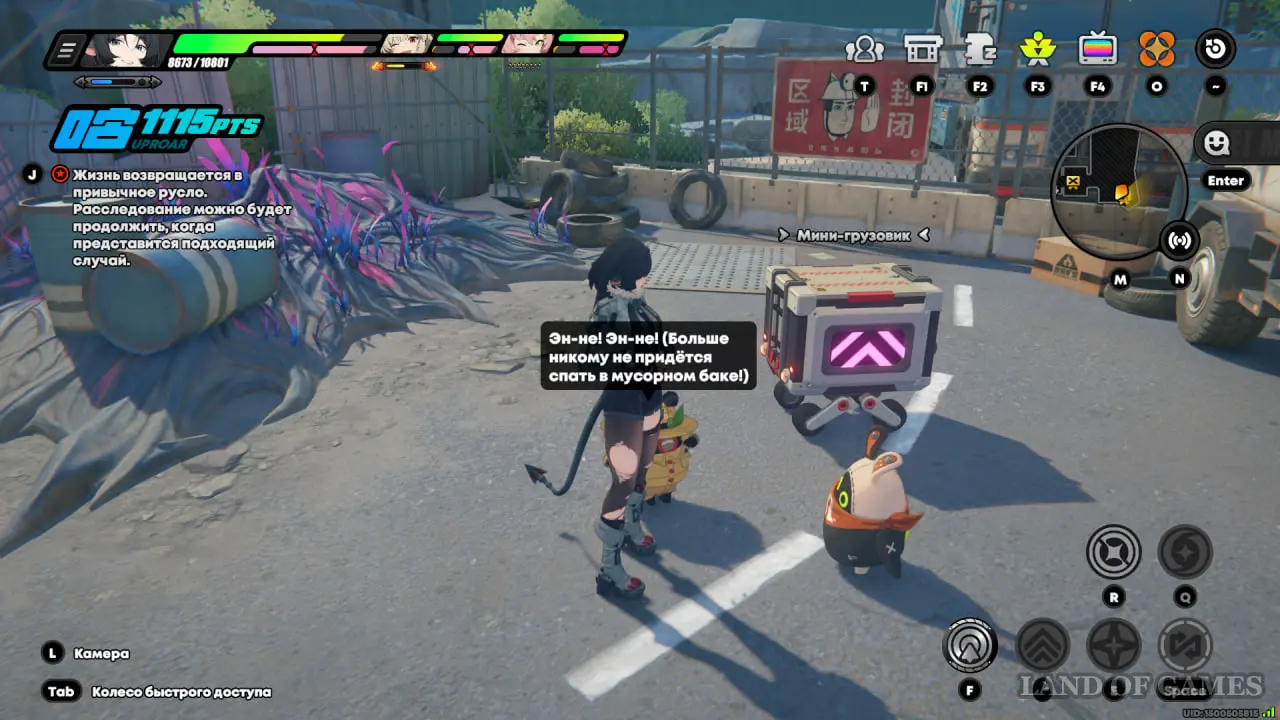Switch to the blonde agent portrait

coord(406,44)
